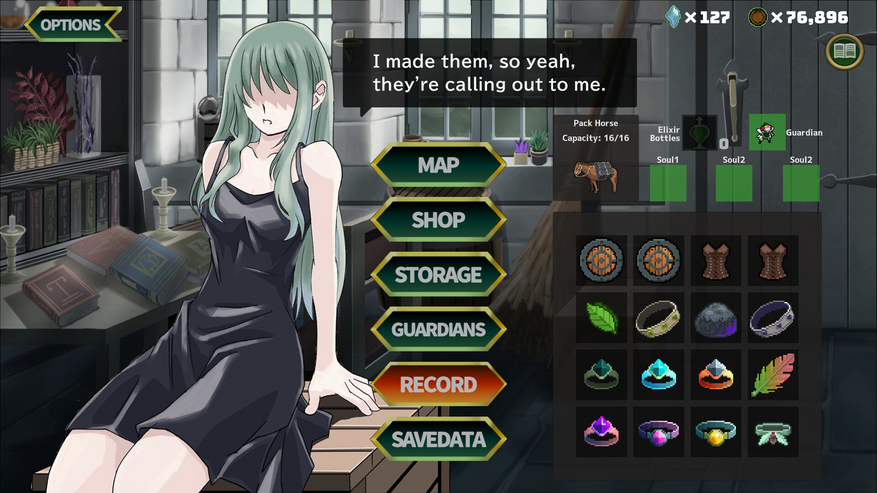
Task: Pick the rainbow feather item
Action: tap(773, 374)
